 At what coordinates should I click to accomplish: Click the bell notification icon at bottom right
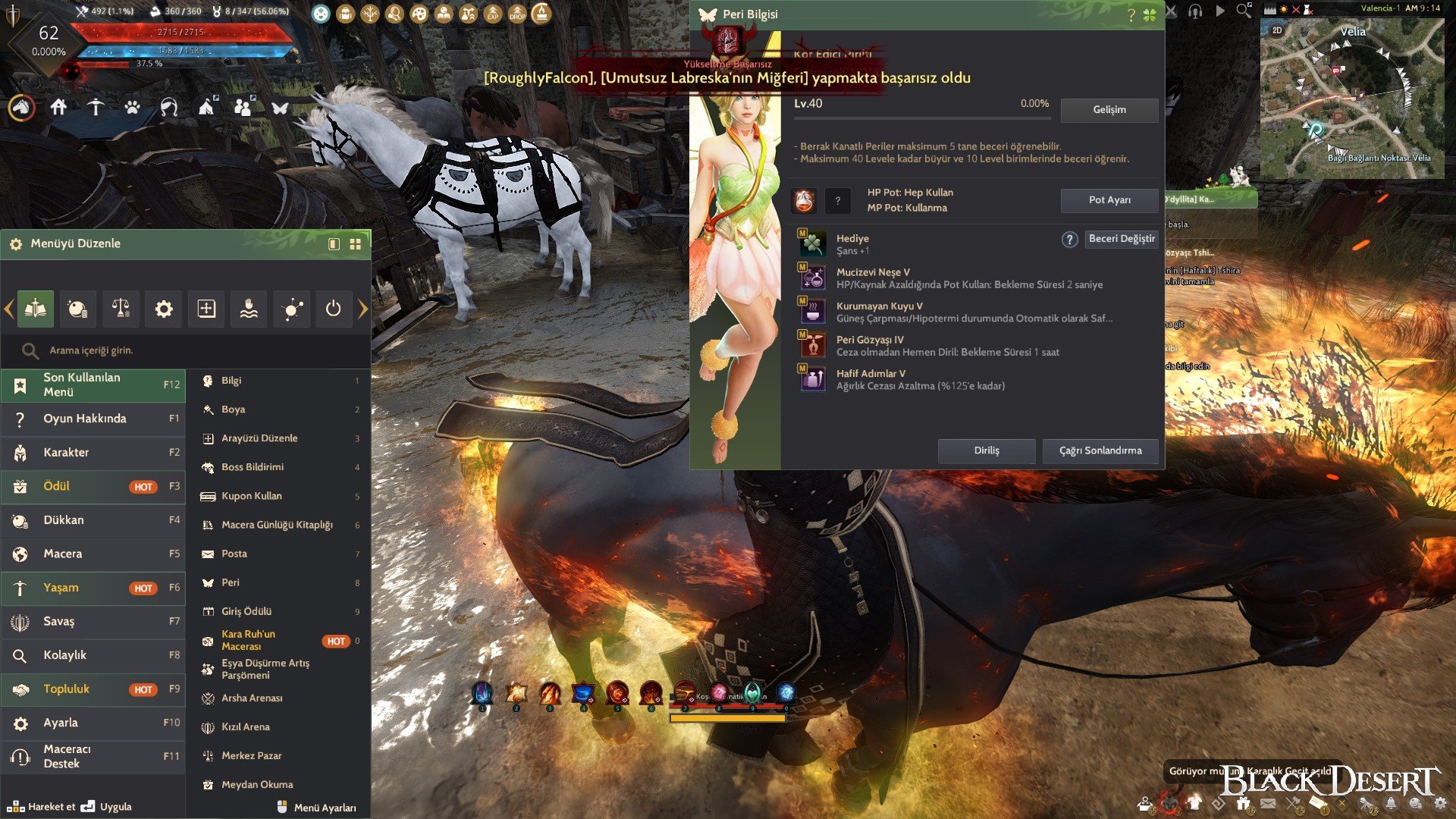[x=1391, y=802]
